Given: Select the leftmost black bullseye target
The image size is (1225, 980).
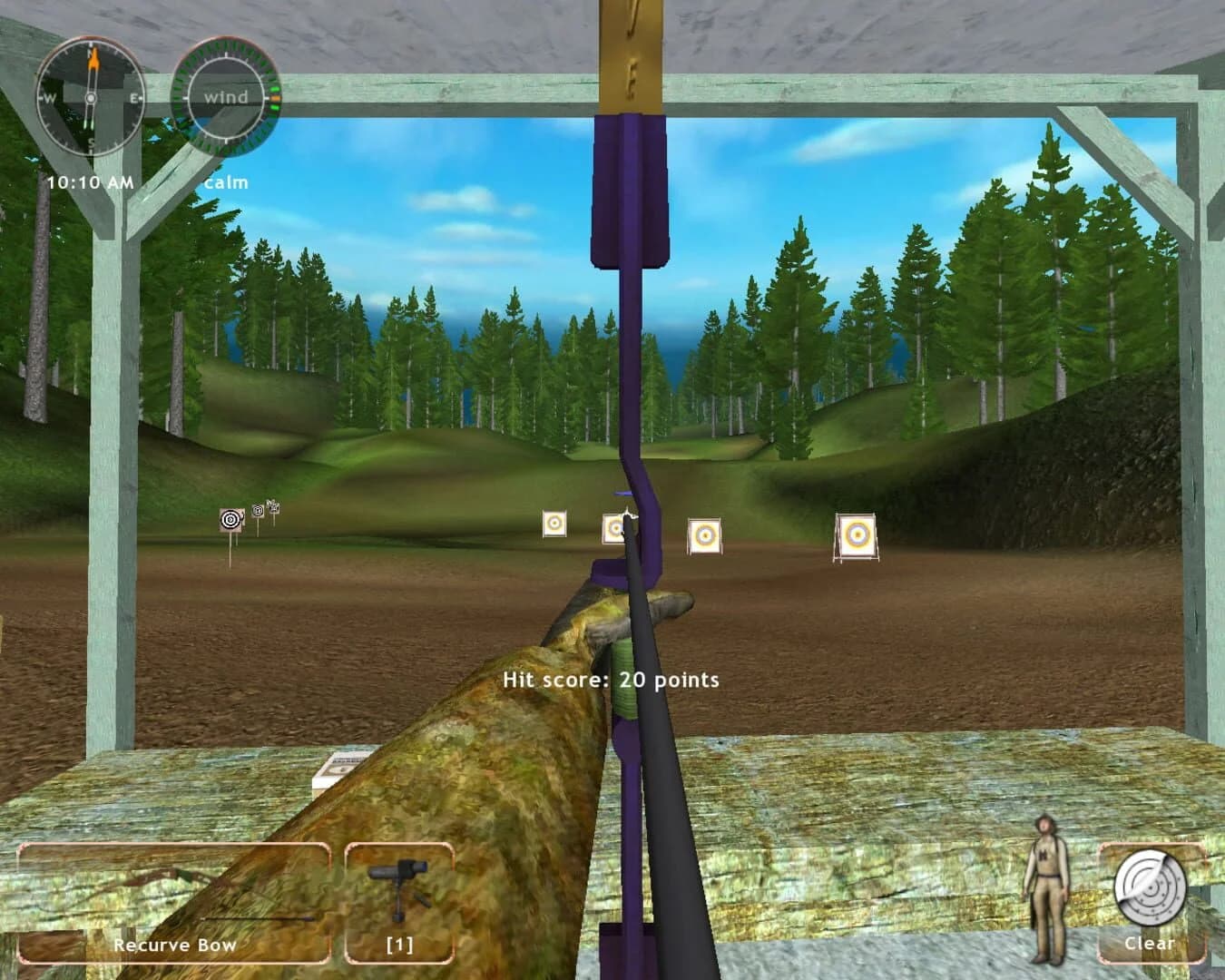Looking at the screenshot, I should [x=230, y=522].
